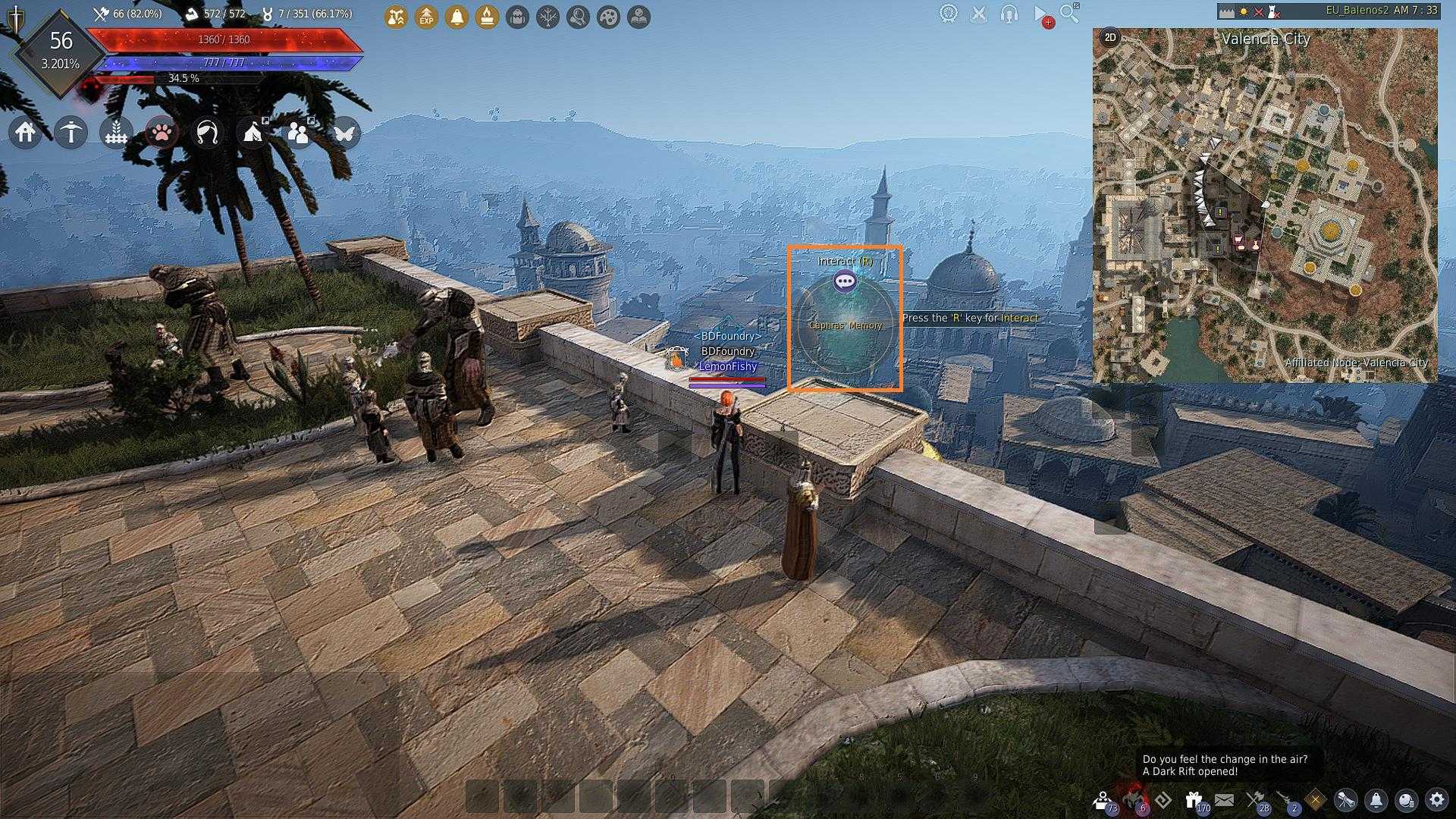Open the headset voice chat icon
The width and height of the screenshot is (1456, 819).
tap(1009, 14)
